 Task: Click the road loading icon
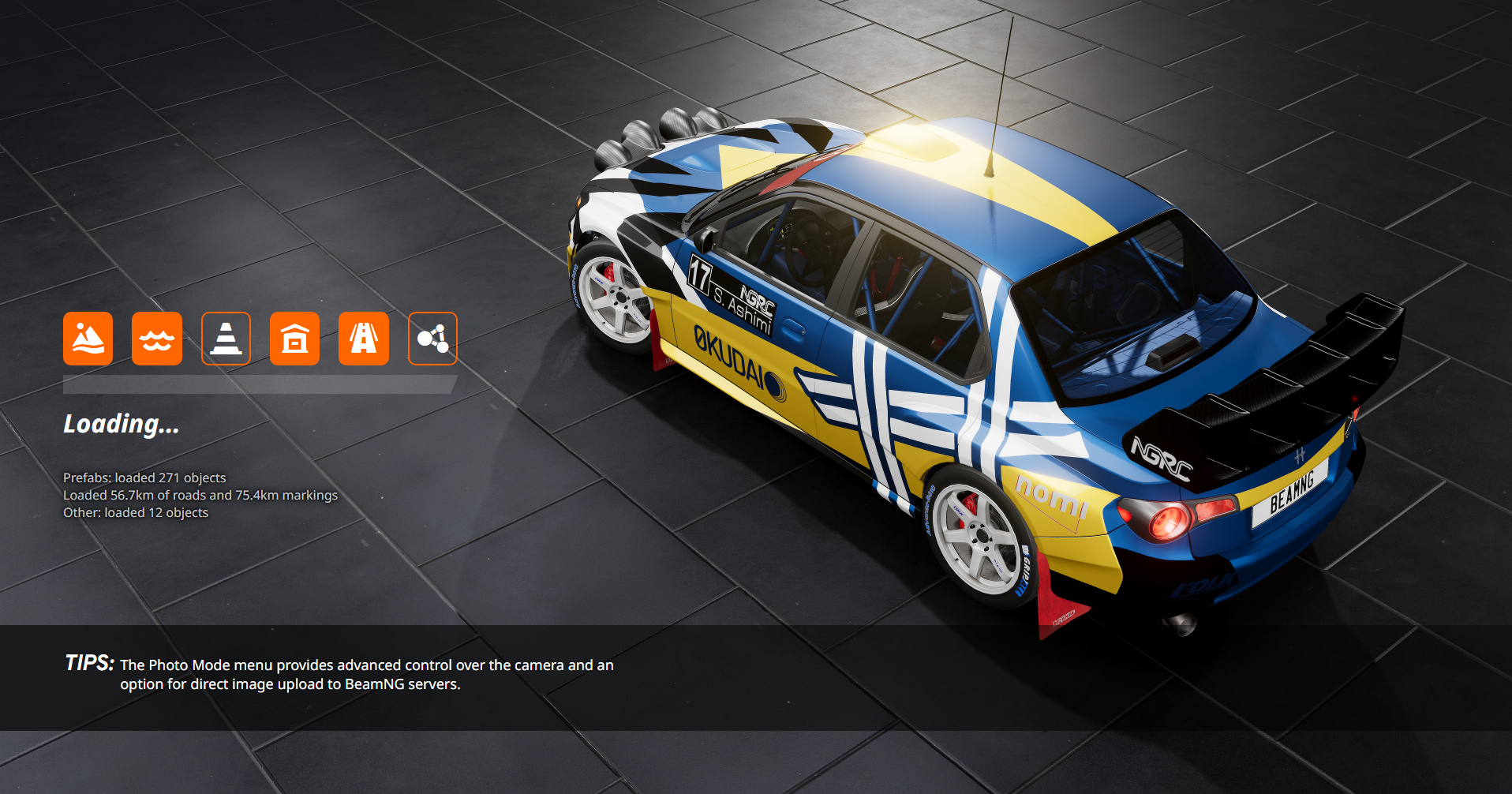coord(363,339)
